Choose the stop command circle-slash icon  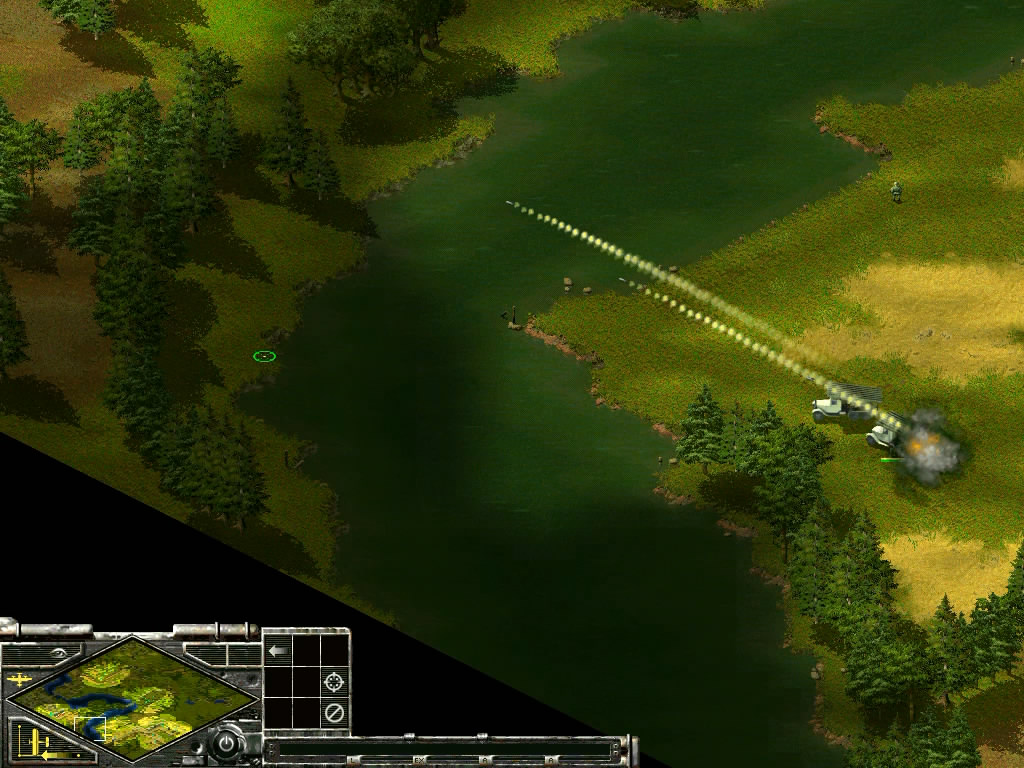tap(335, 713)
